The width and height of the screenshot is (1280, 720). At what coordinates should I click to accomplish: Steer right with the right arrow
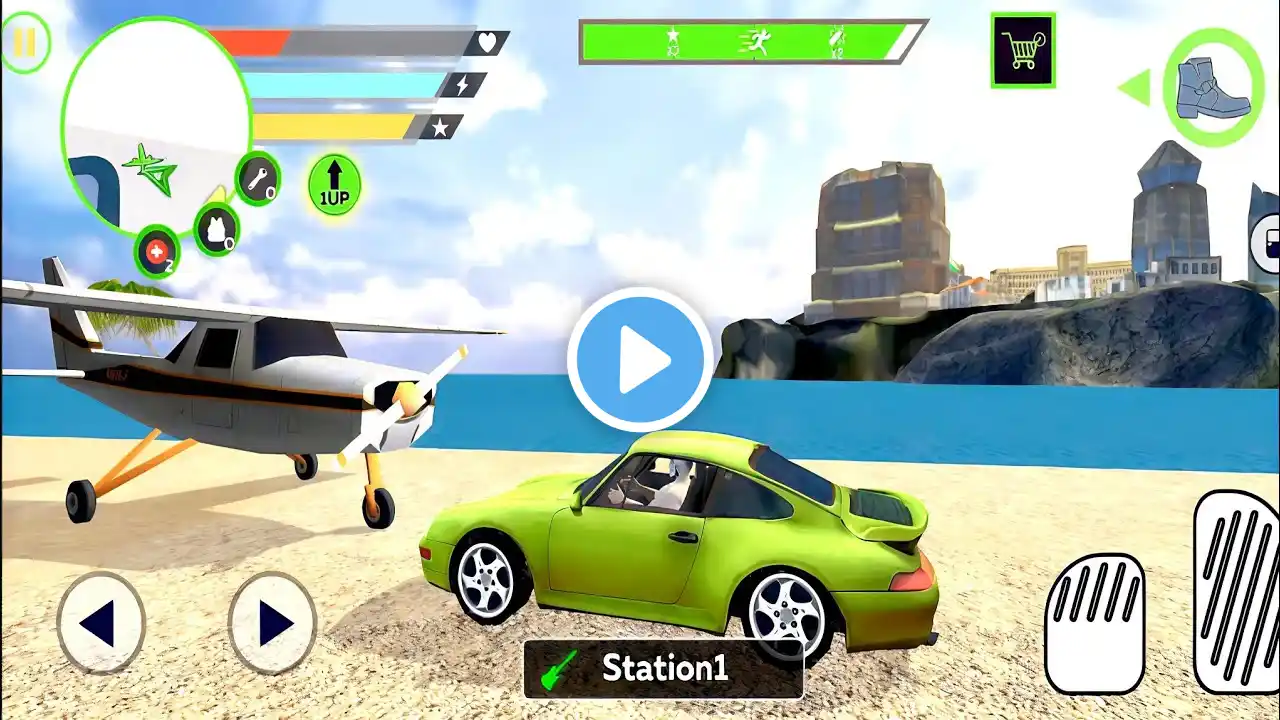pos(272,624)
